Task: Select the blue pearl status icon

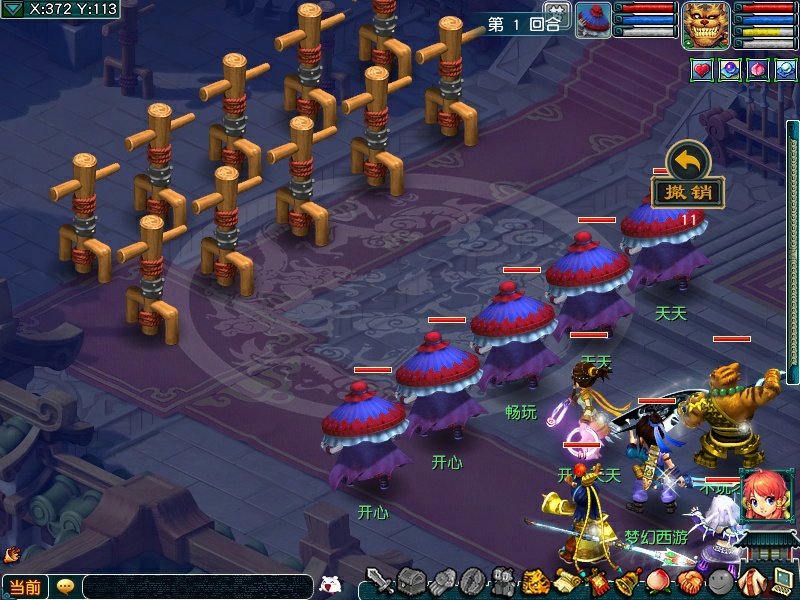Action: coord(786,70)
